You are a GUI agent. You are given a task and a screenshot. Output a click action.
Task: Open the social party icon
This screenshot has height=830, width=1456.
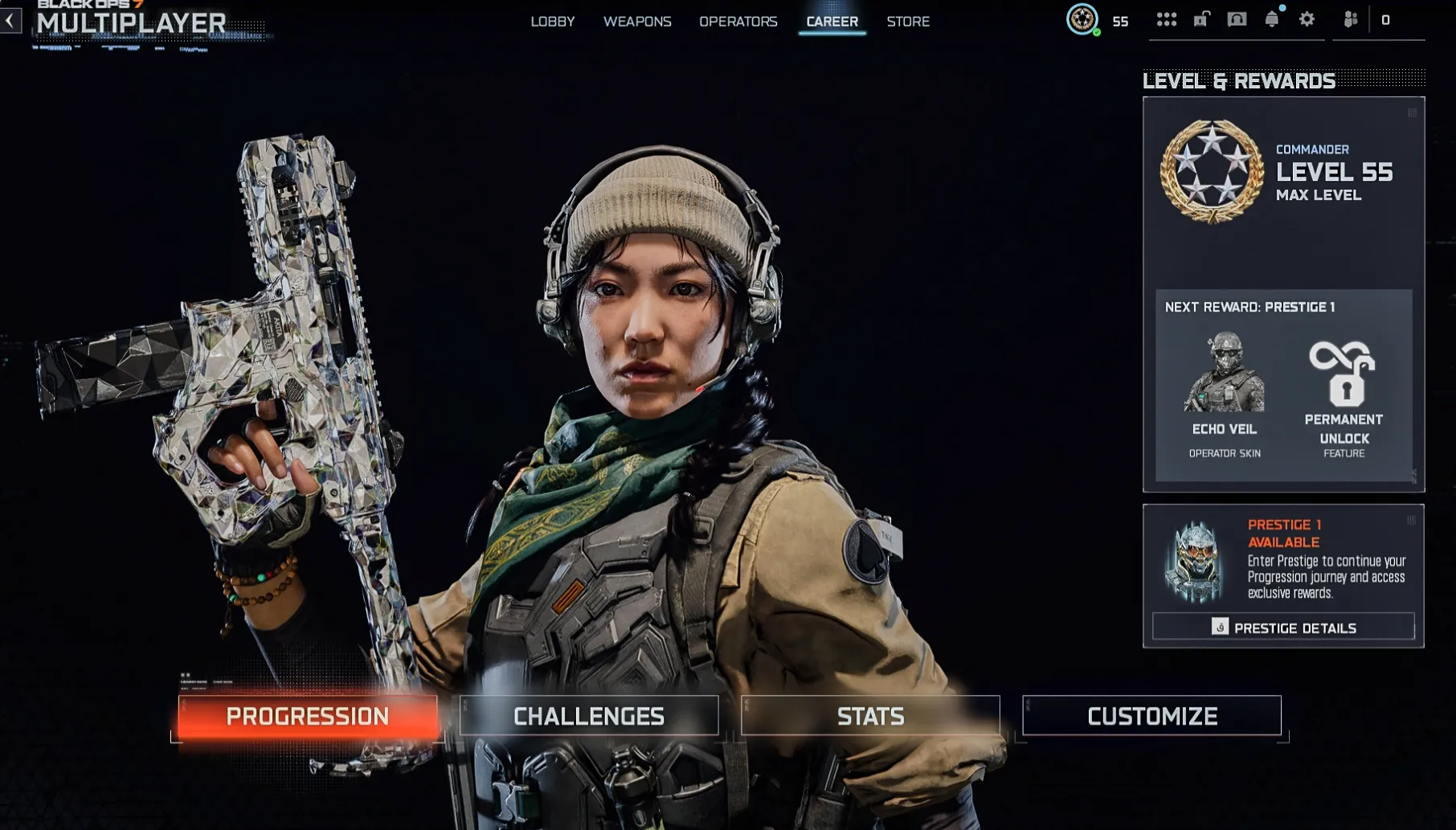click(1351, 21)
